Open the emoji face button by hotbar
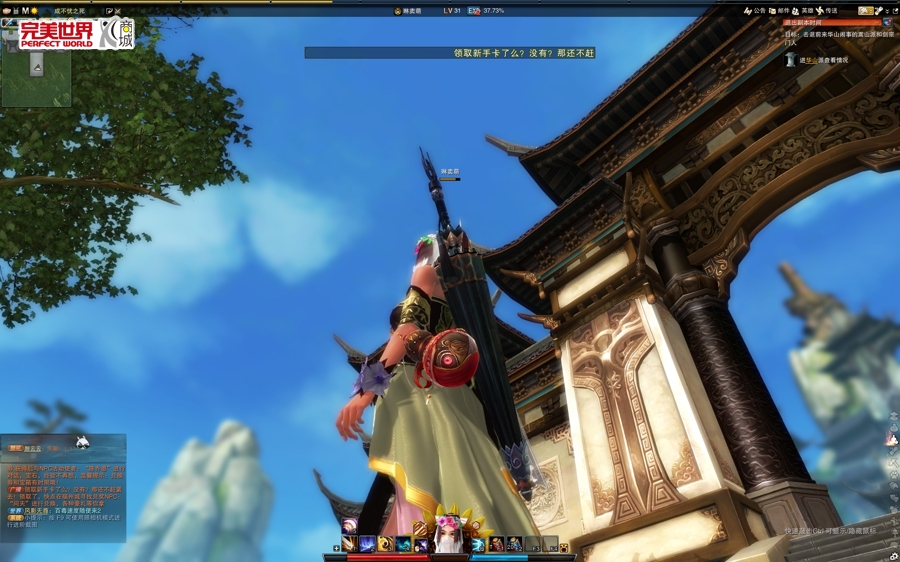900x562 pixels. point(564,548)
